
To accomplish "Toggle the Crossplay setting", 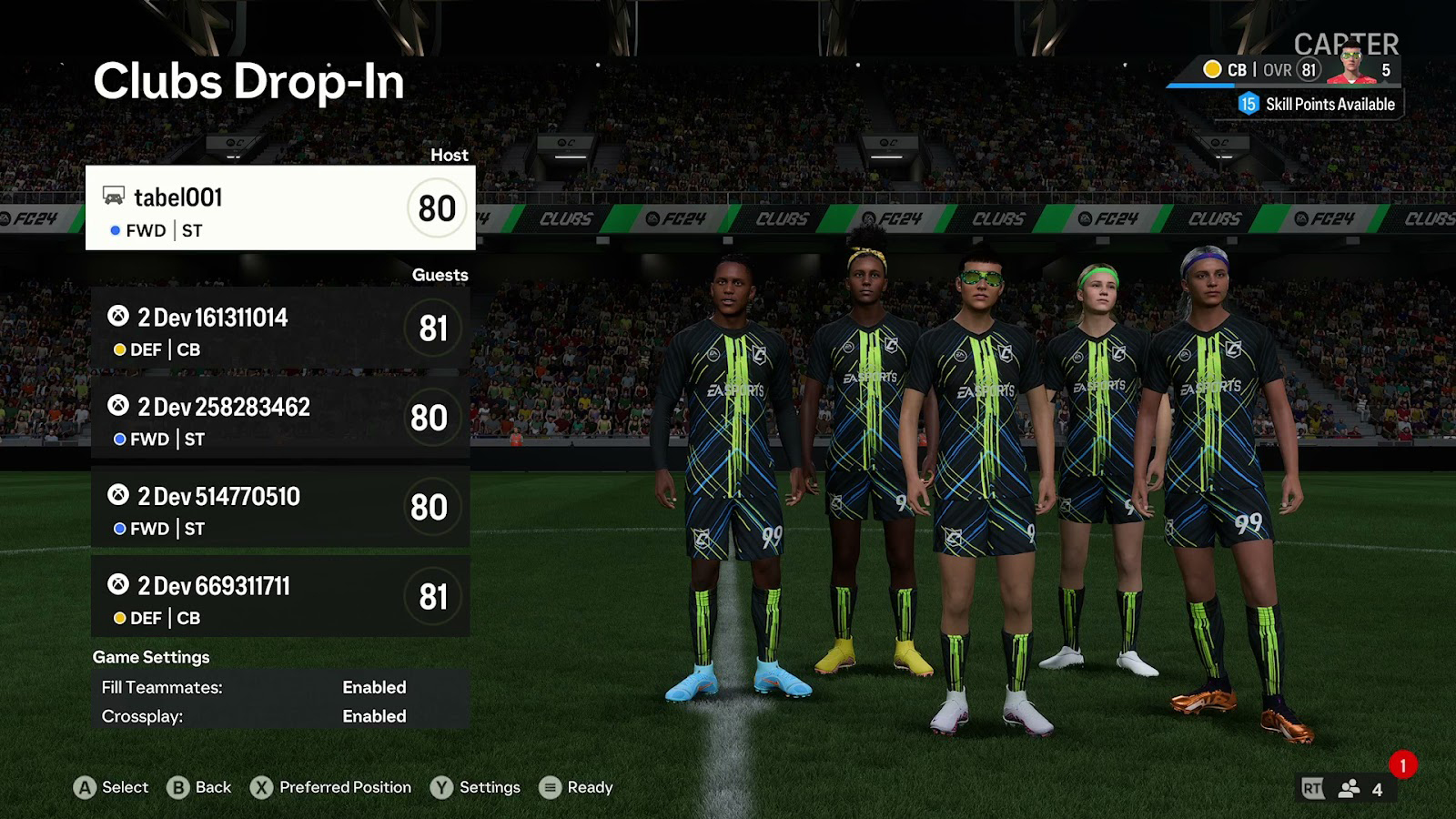I will [x=280, y=716].
